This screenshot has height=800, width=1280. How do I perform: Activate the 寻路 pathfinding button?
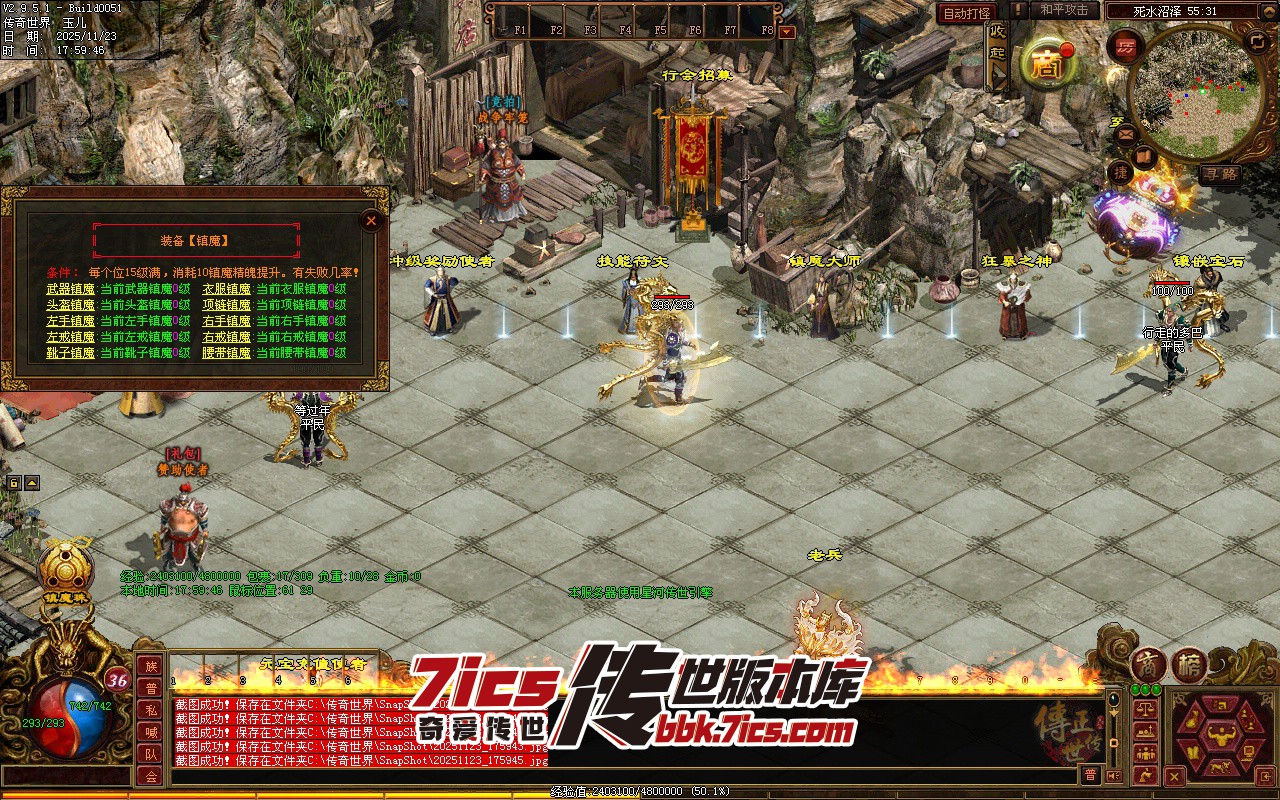click(1221, 174)
